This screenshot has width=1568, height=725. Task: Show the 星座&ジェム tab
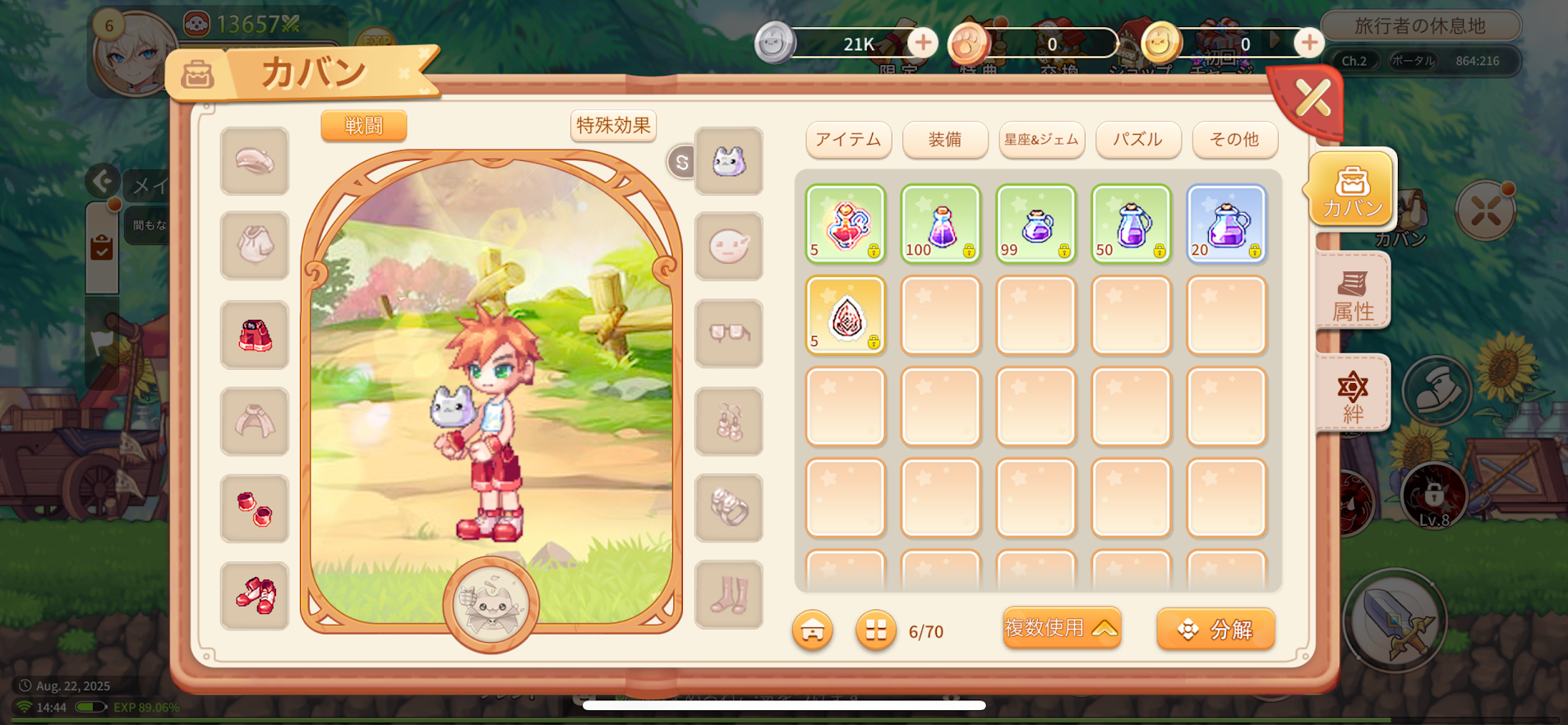tap(1041, 139)
